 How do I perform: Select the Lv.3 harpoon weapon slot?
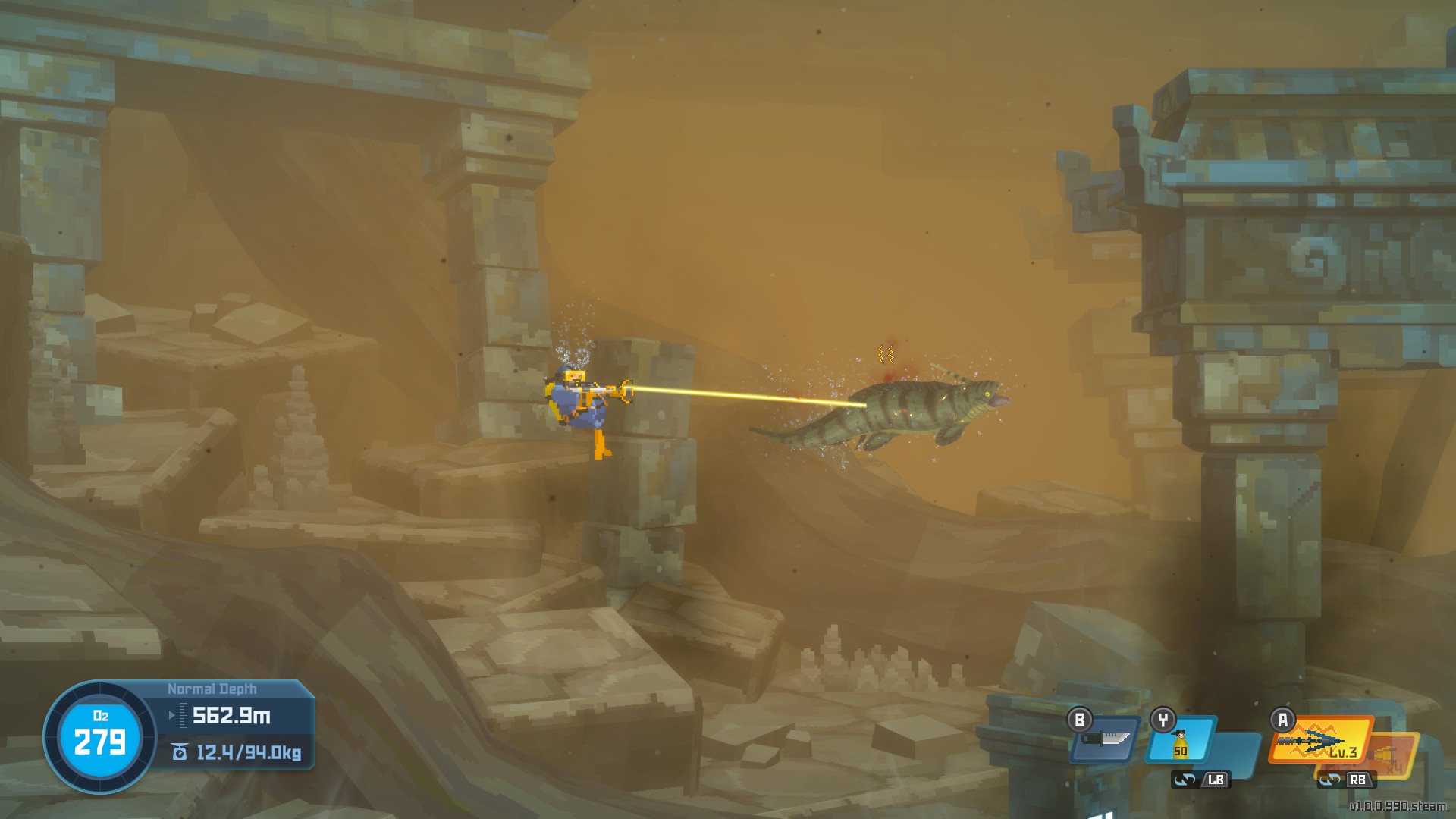tap(1320, 741)
